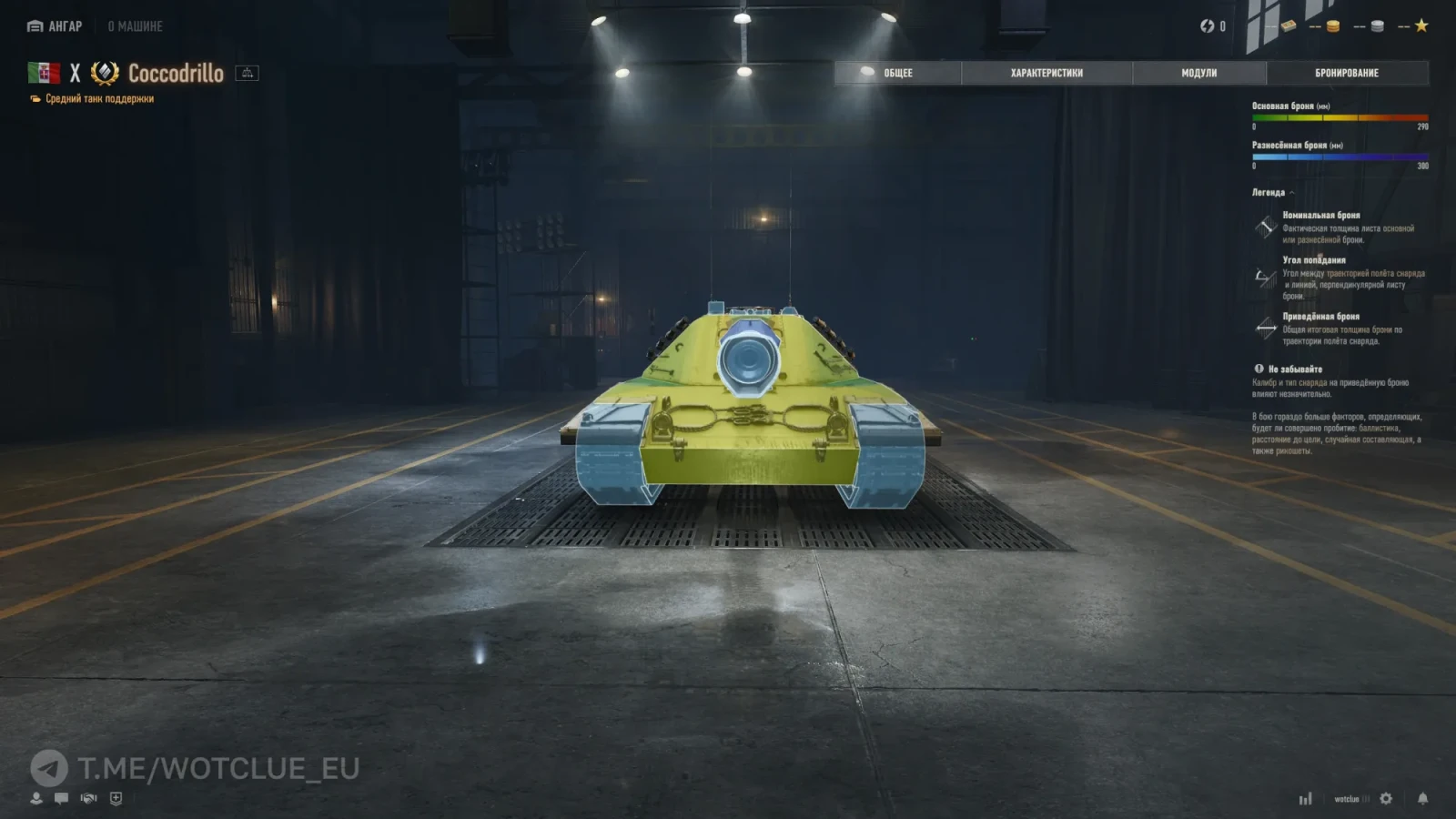Open the chat speech bubble icon
Viewport: 1456px width, 819px height.
(x=62, y=798)
